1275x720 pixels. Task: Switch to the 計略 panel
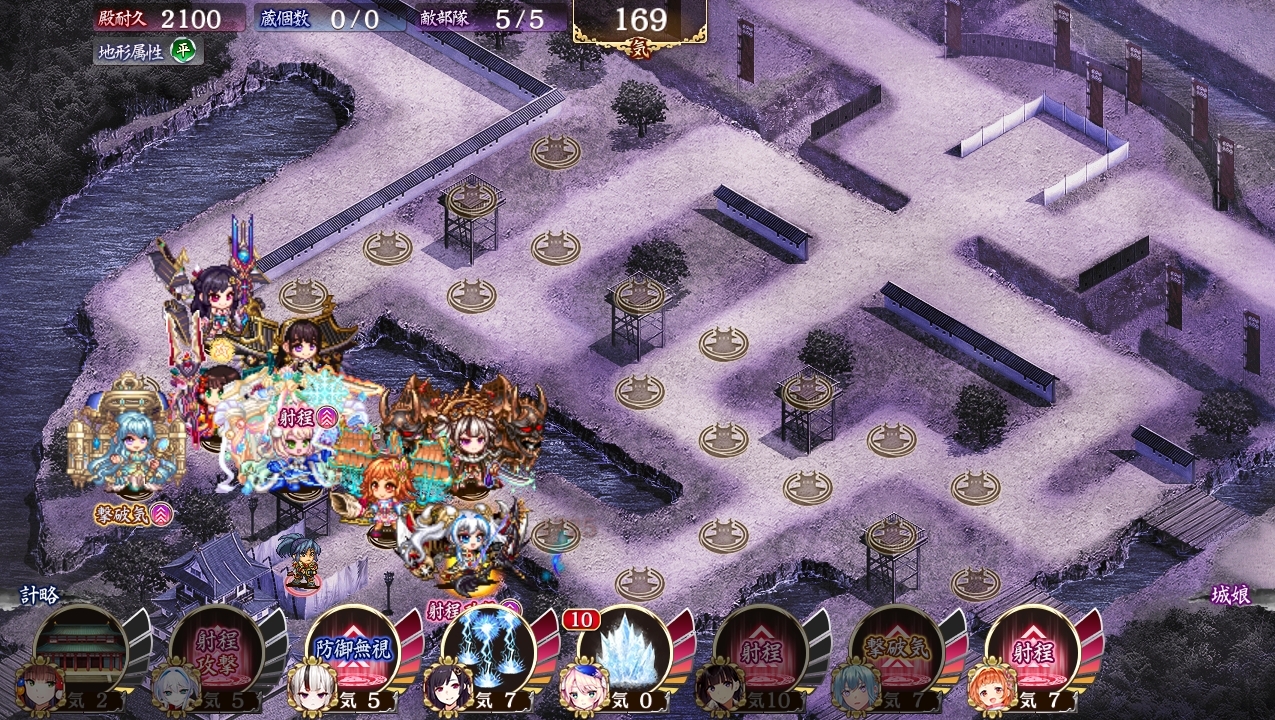pyautogui.click(x=40, y=595)
